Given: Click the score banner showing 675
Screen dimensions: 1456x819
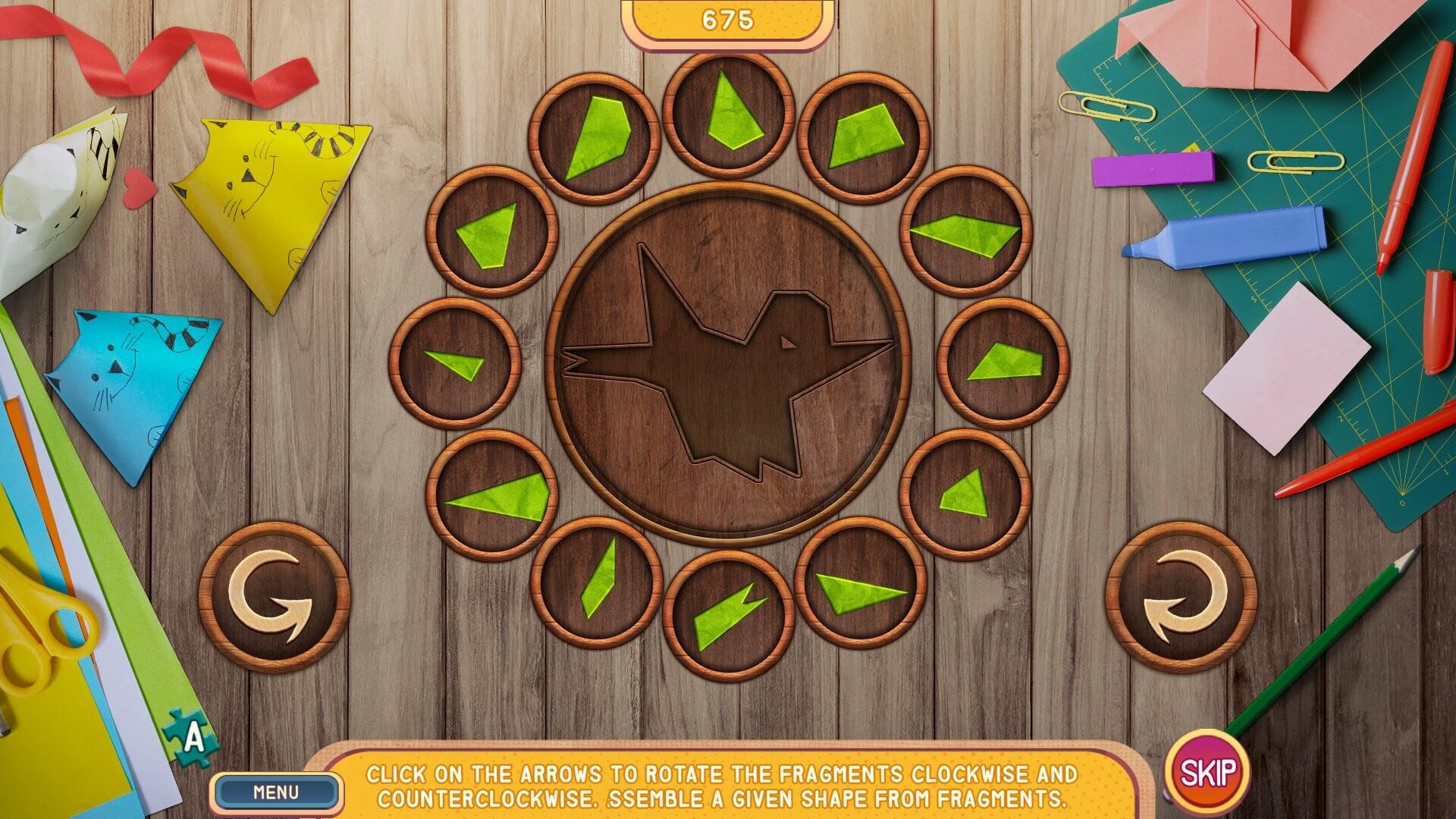Looking at the screenshot, I should (726, 20).
